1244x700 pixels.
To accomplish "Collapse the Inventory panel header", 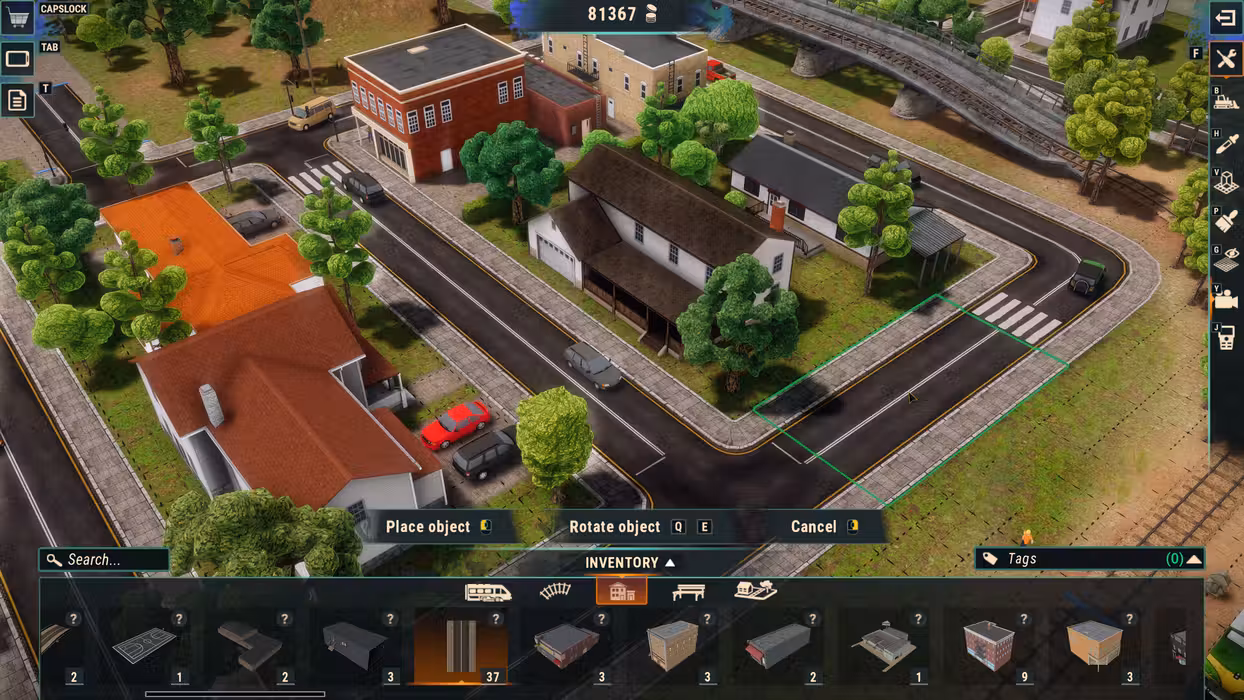I will coord(630,563).
